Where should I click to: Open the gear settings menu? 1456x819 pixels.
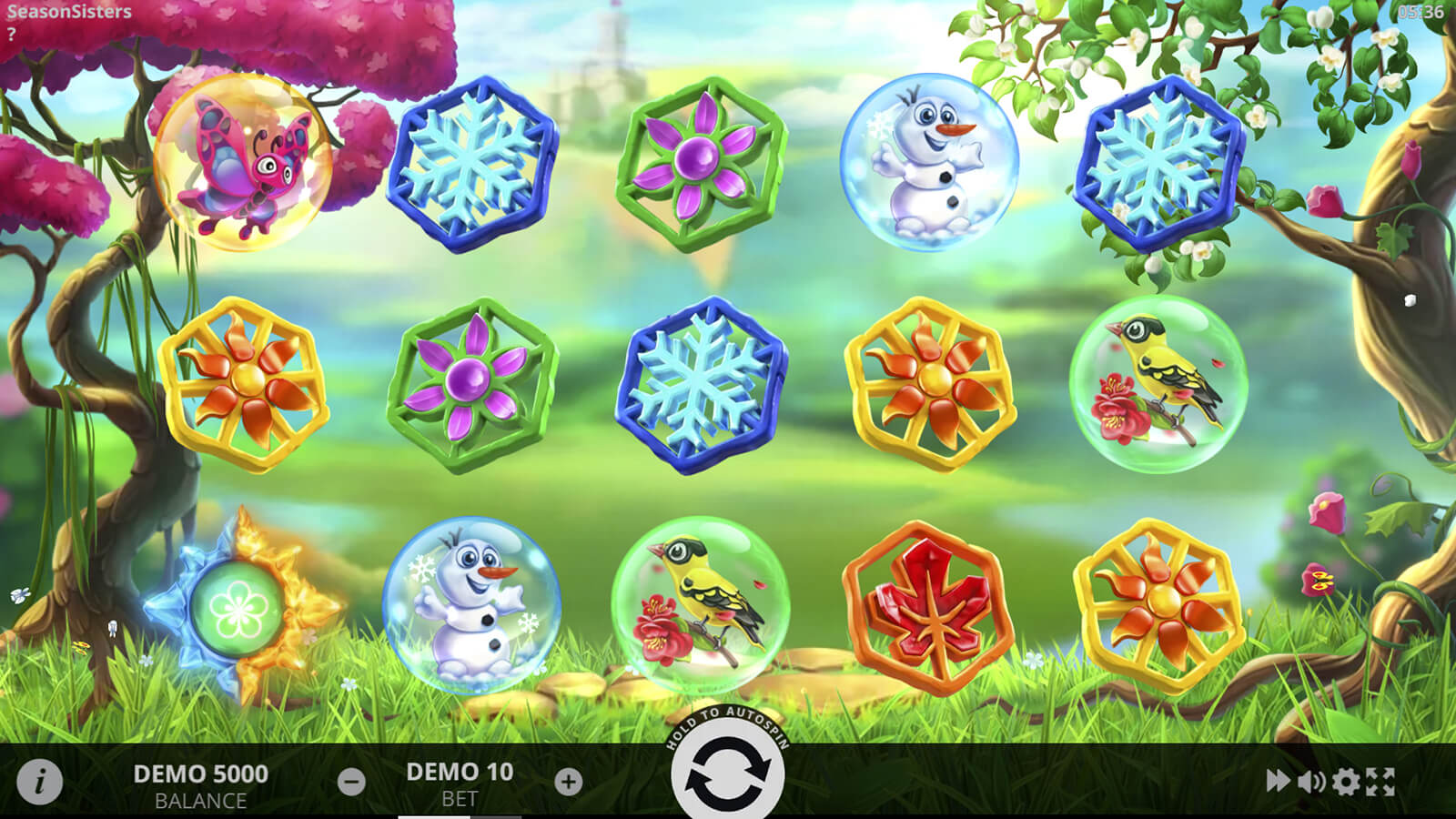pos(1346,781)
